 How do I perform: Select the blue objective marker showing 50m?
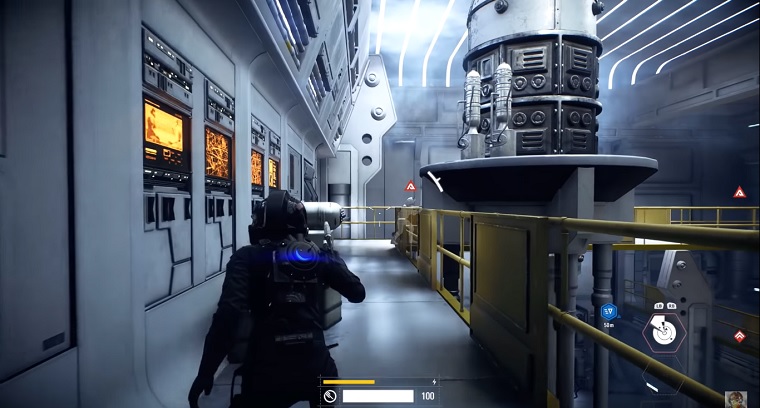coord(608,312)
